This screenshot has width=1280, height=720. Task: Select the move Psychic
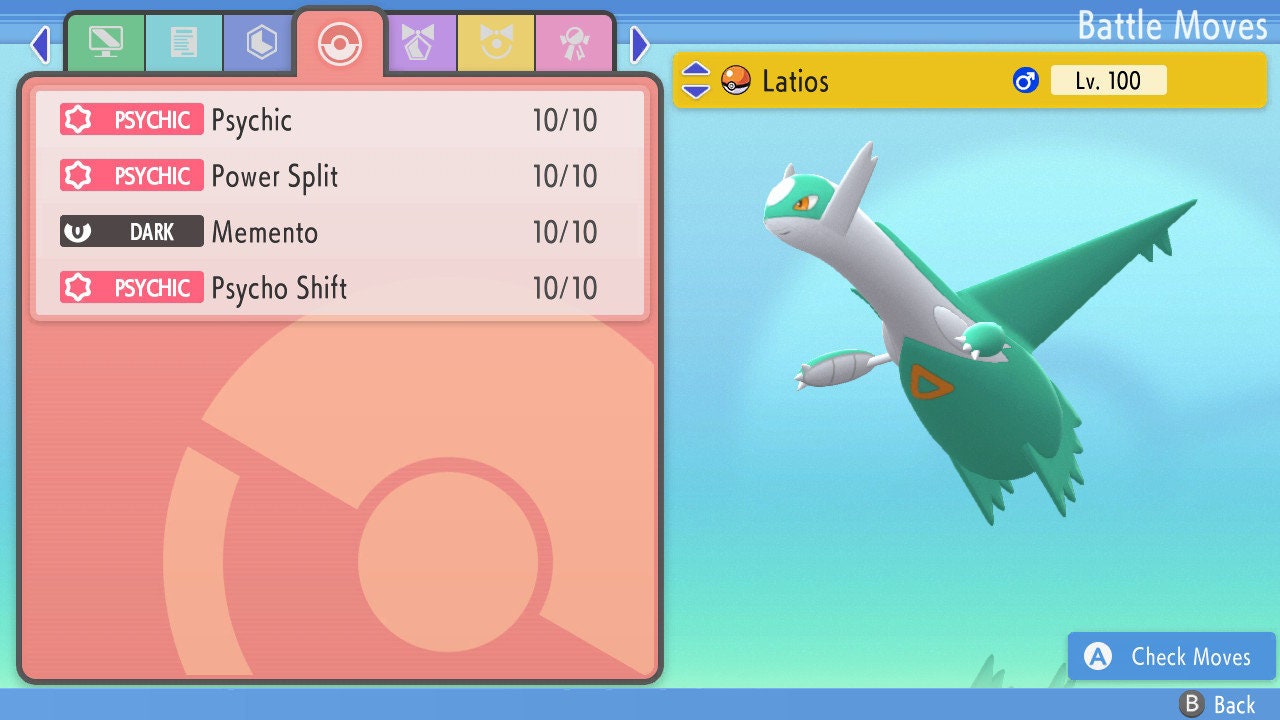pos(340,121)
